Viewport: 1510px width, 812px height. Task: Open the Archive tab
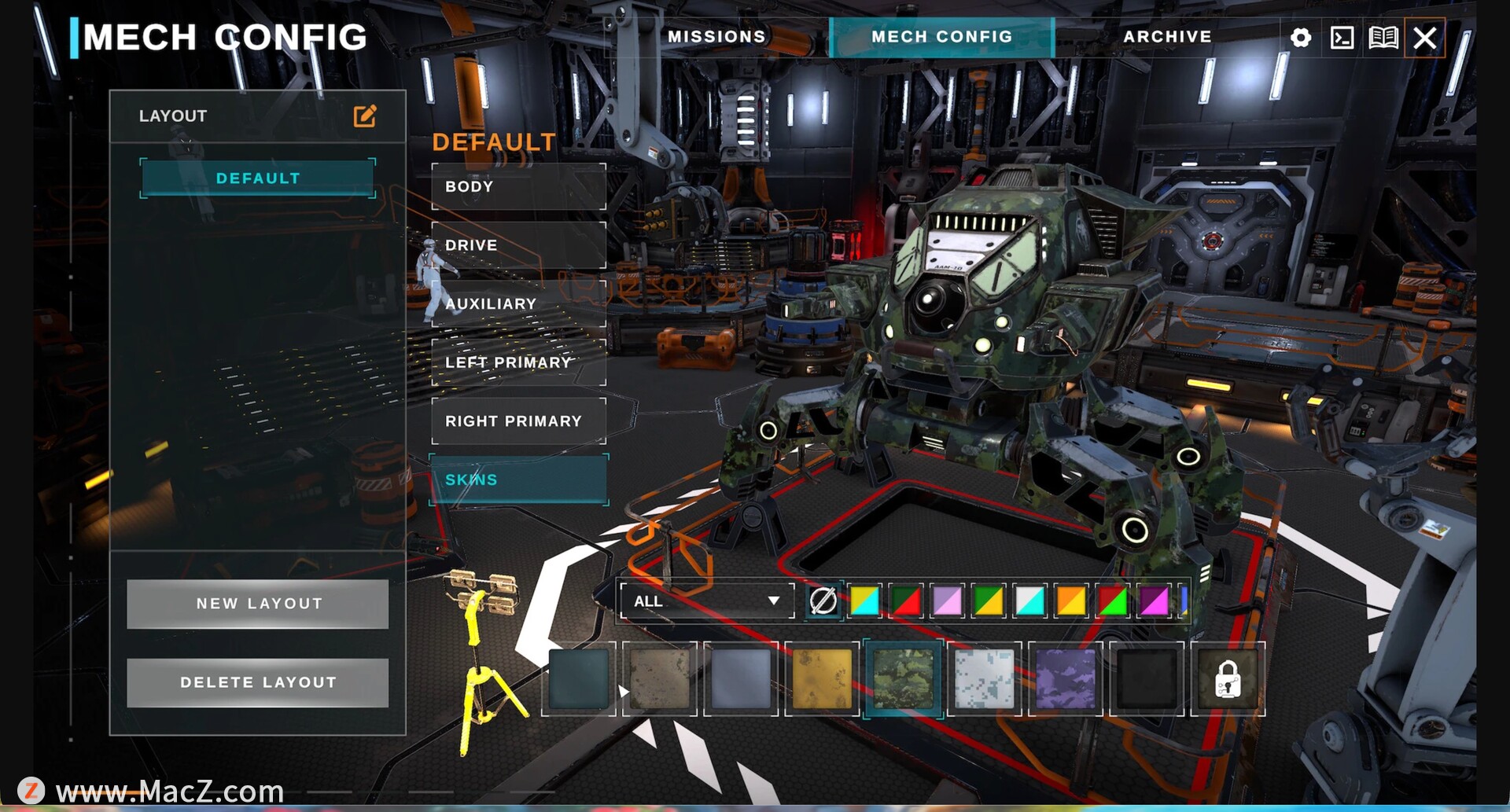1167,37
